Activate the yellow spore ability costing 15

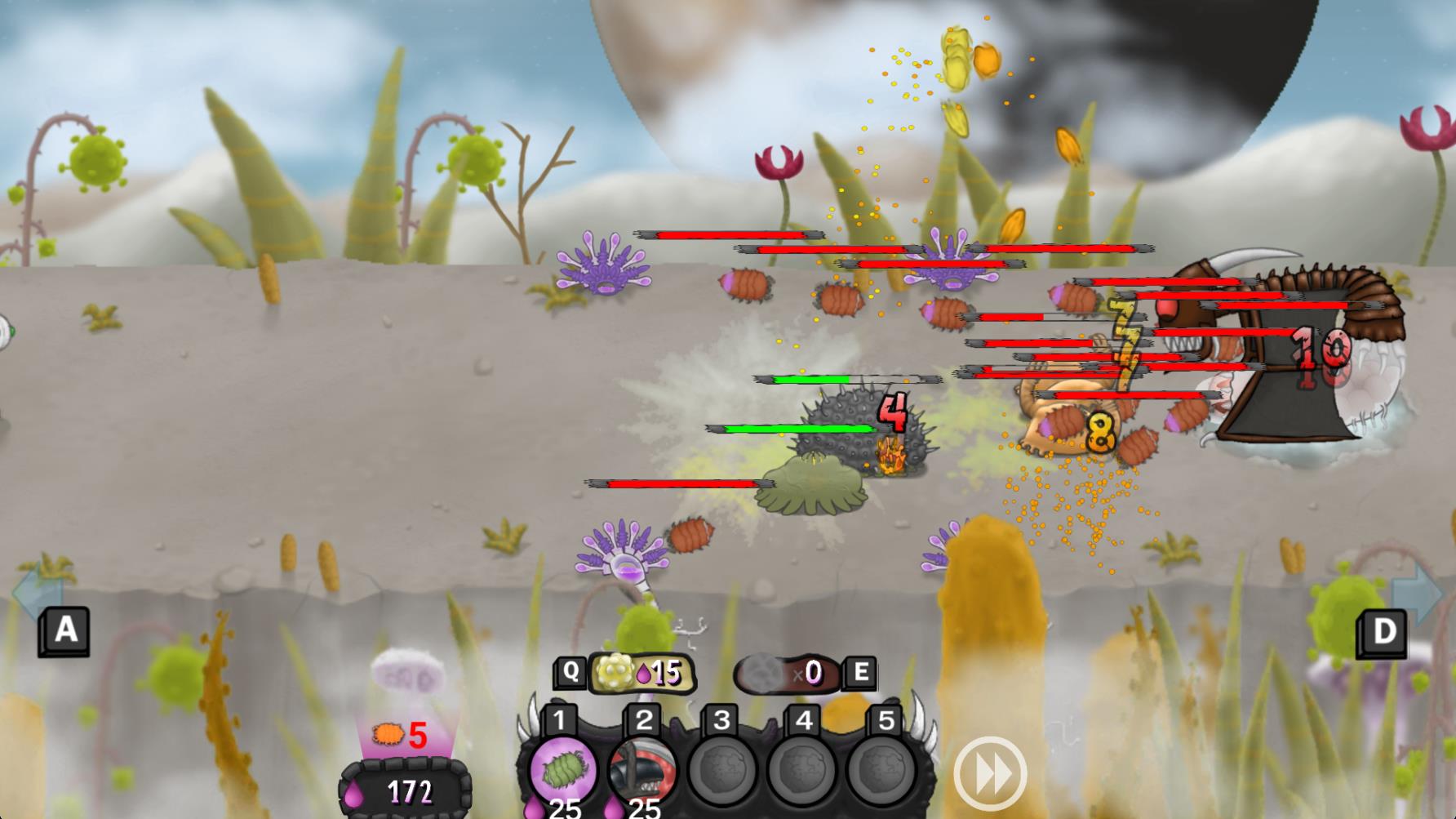(x=641, y=673)
